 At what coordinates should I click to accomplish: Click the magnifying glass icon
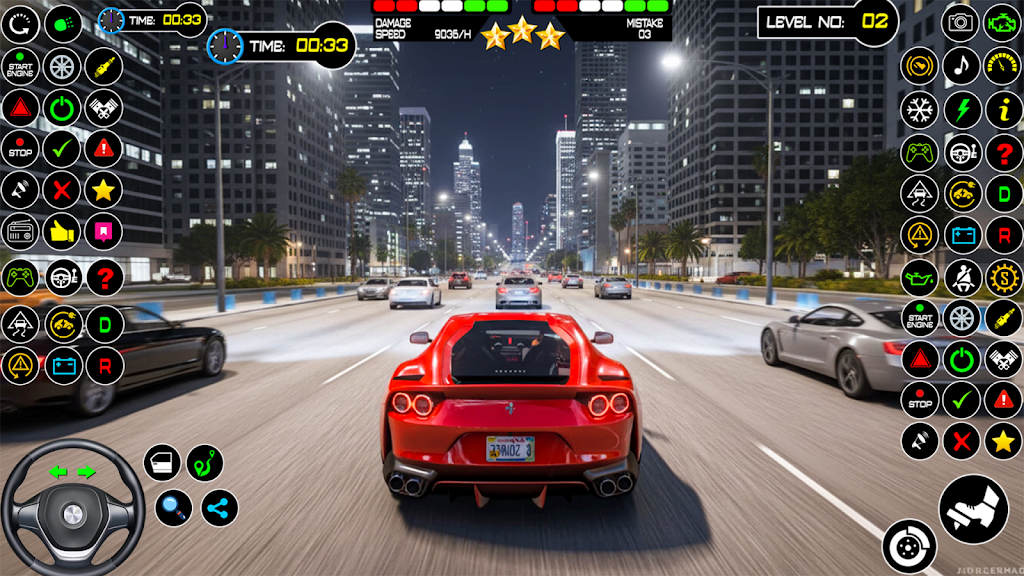(173, 508)
